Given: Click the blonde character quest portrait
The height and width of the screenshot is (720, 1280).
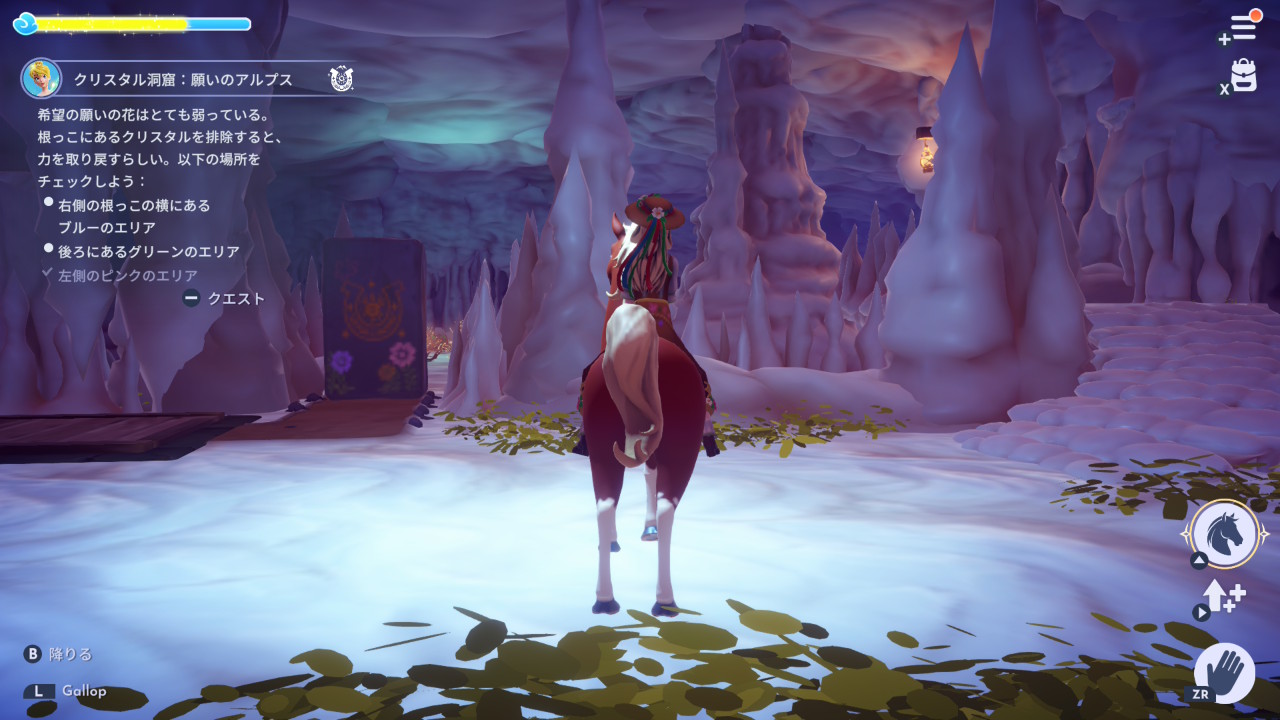Looking at the screenshot, I should coord(41,78).
